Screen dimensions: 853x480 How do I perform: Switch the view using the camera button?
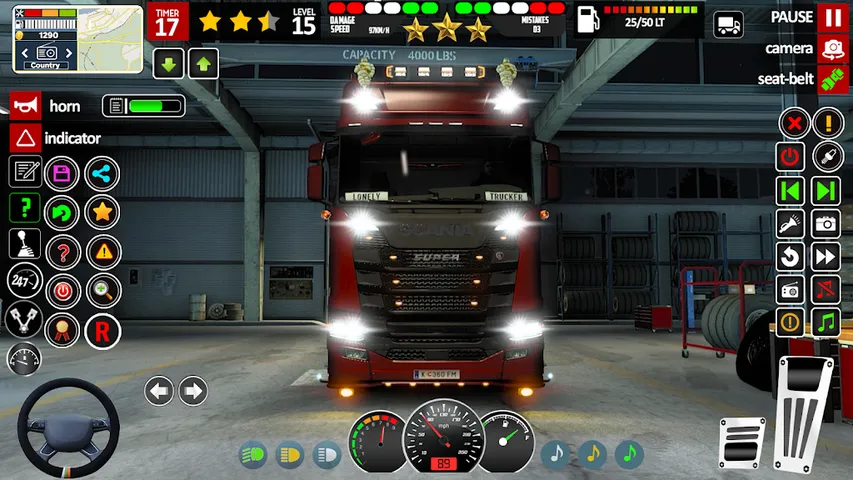click(x=832, y=48)
